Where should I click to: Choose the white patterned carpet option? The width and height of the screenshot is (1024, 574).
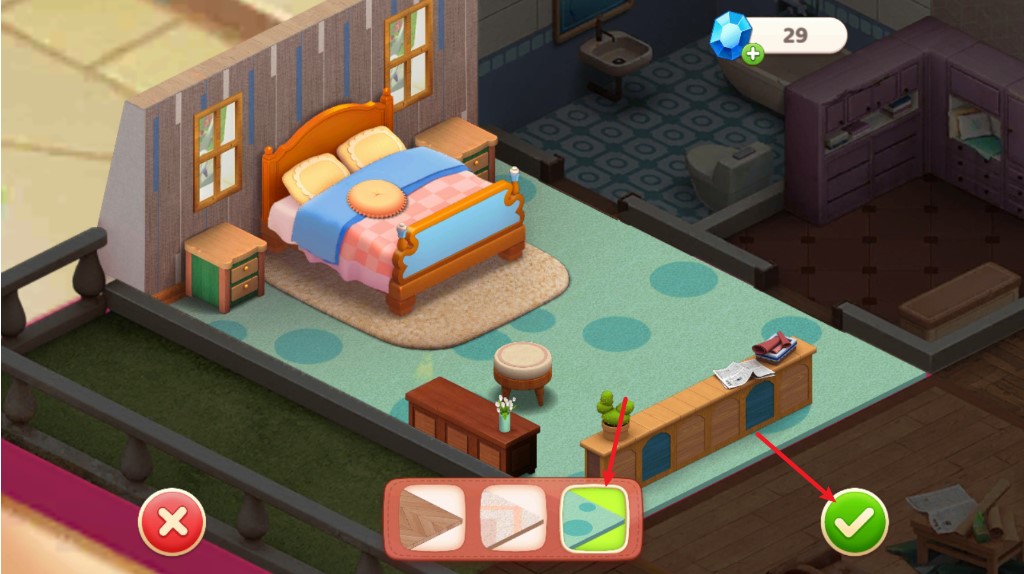(x=512, y=517)
